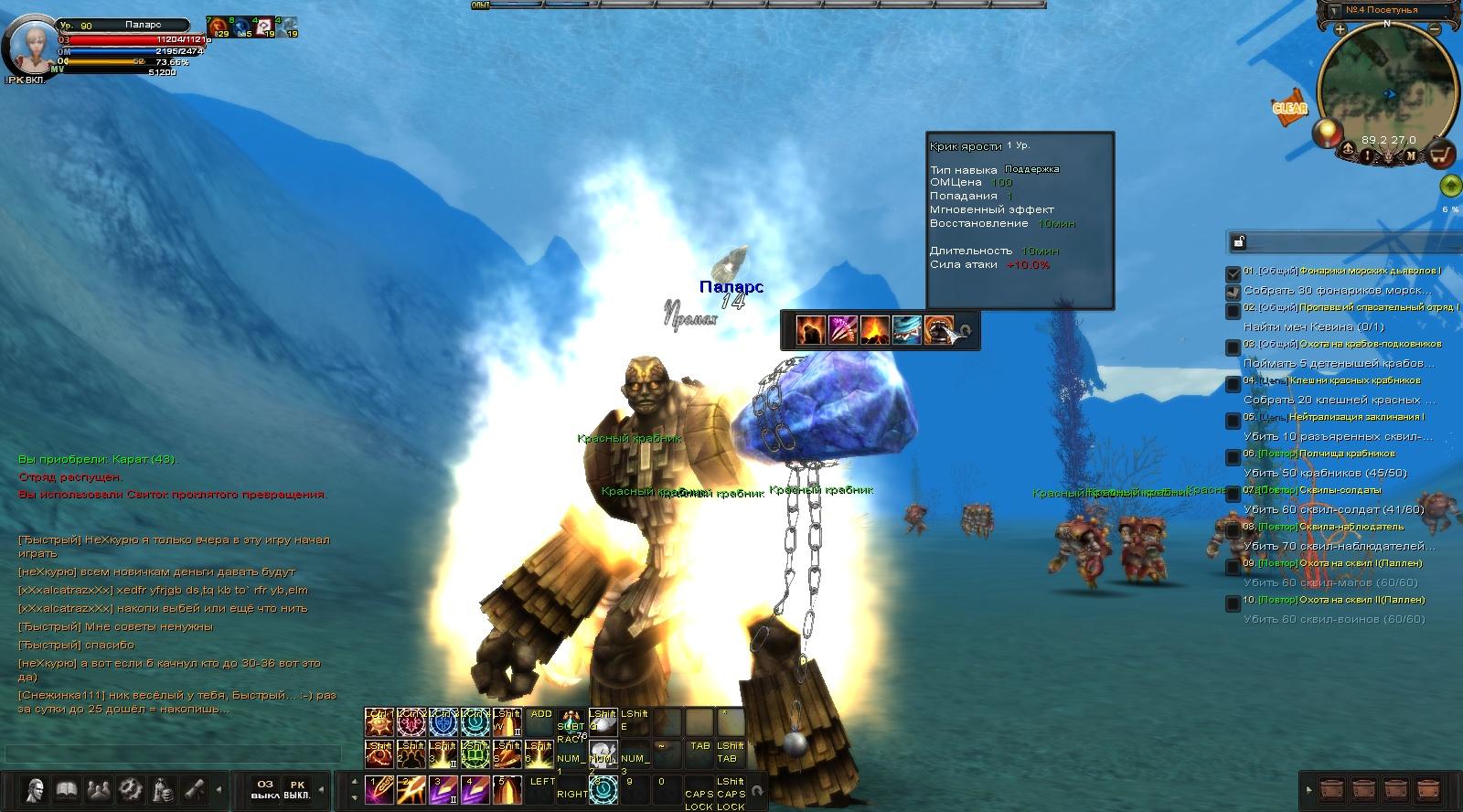Viewport: 1463px width, 812px height.
Task: Open the skill book menu icon
Action: pos(66,788)
